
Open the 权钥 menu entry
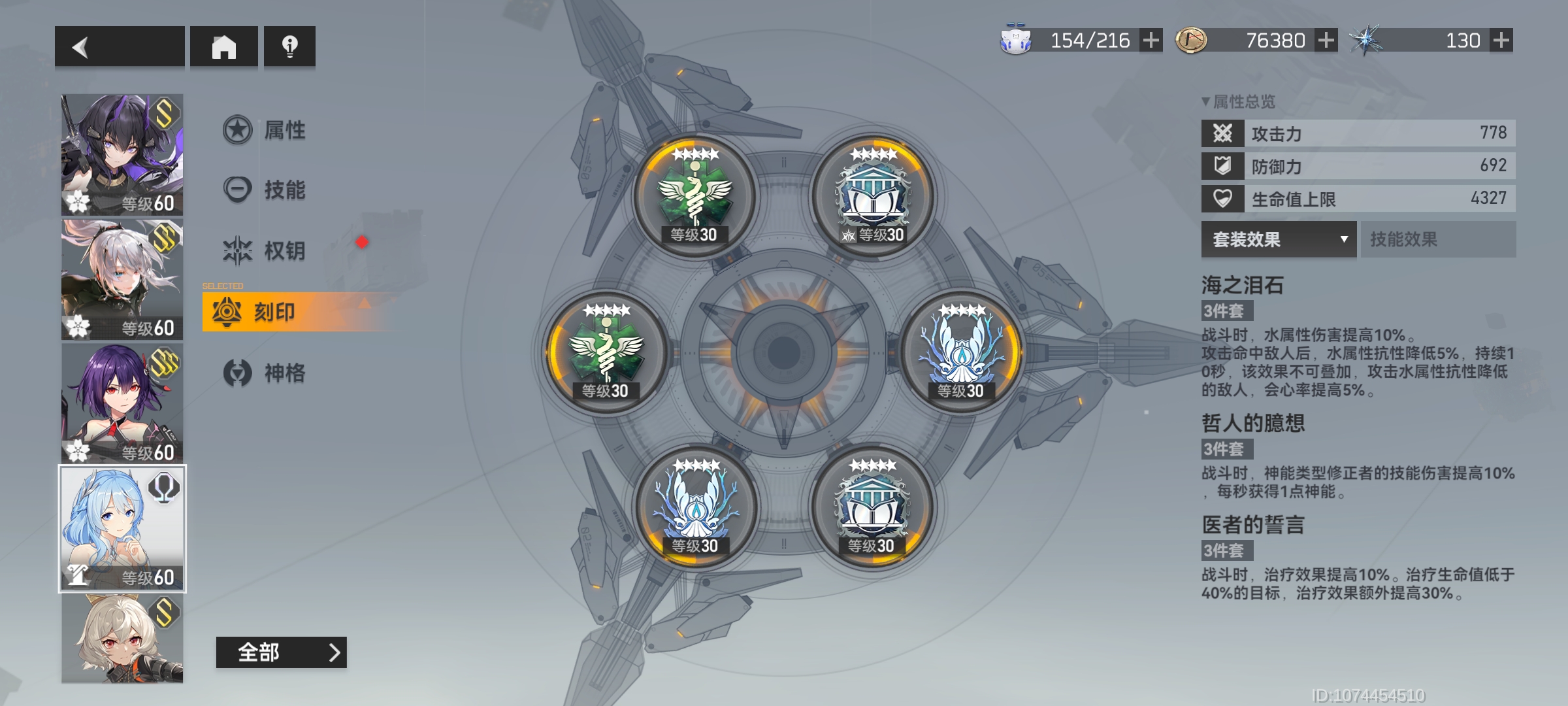coord(266,250)
